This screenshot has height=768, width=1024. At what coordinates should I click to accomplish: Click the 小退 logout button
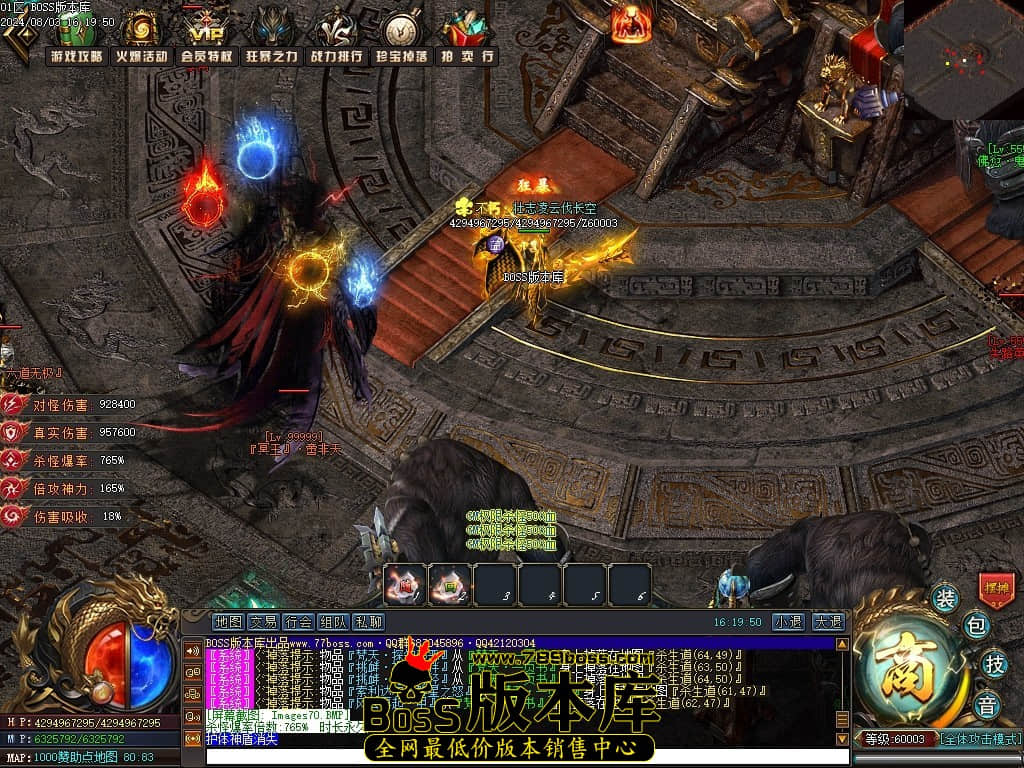pos(787,622)
